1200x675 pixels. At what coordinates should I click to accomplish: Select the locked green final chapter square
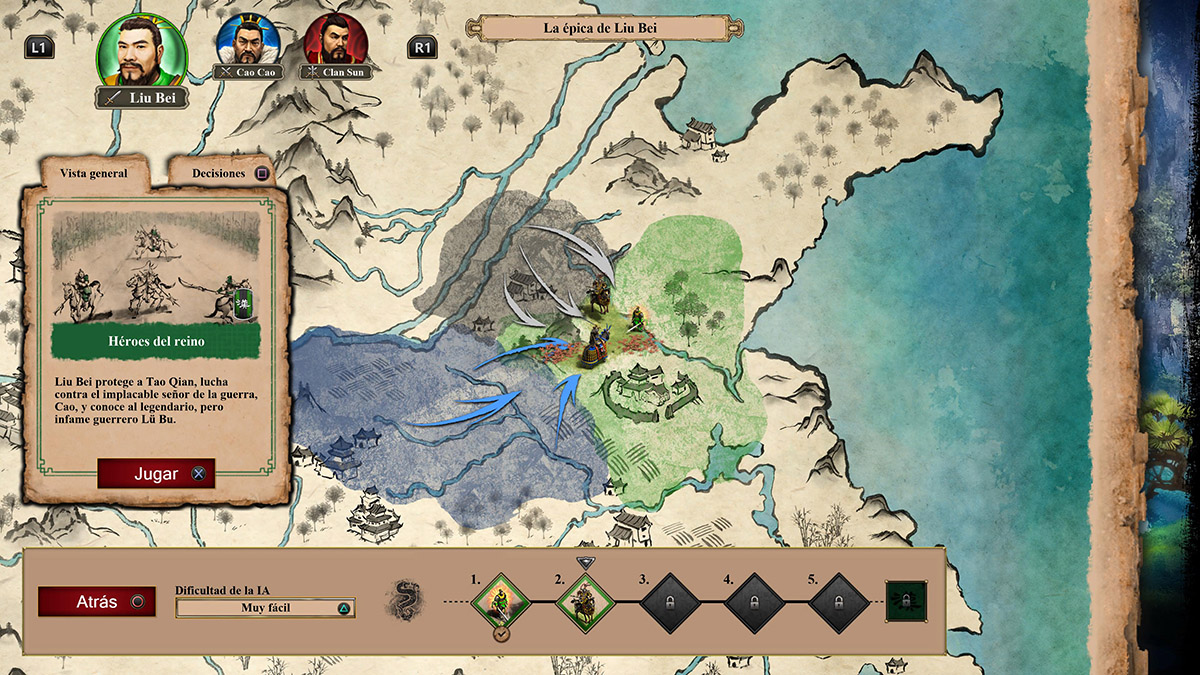click(x=906, y=602)
